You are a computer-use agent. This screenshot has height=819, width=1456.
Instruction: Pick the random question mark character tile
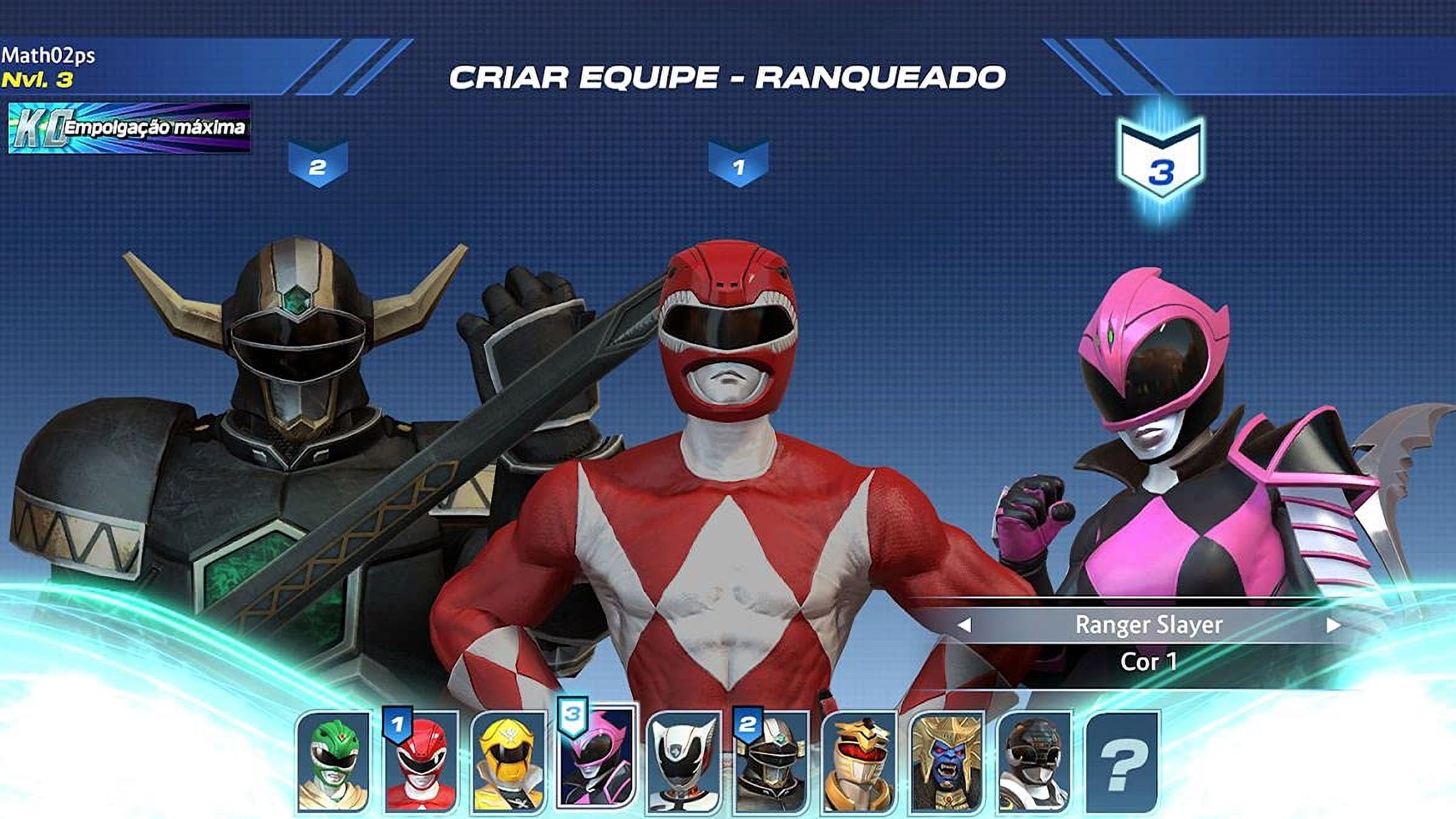[x=1122, y=762]
